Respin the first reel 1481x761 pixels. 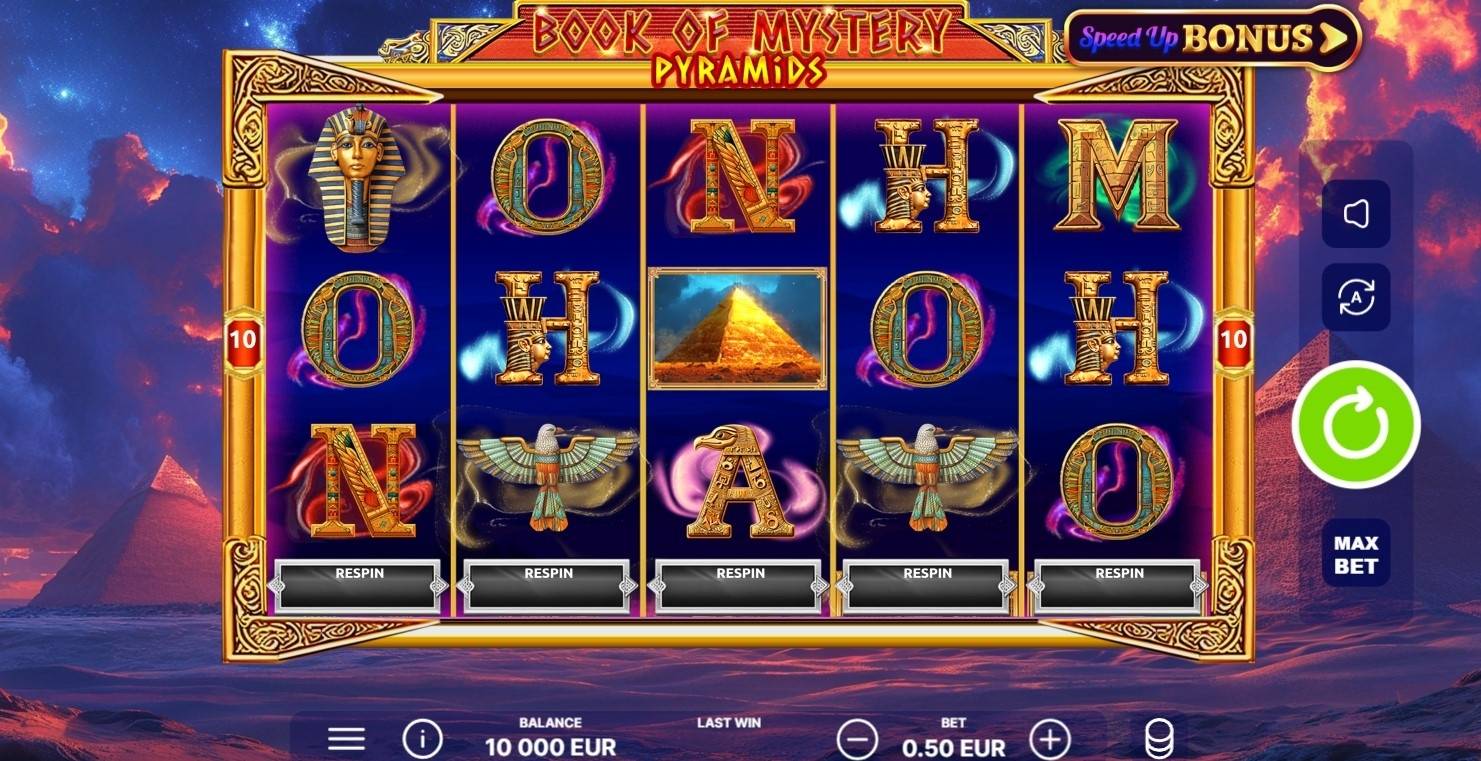click(358, 573)
